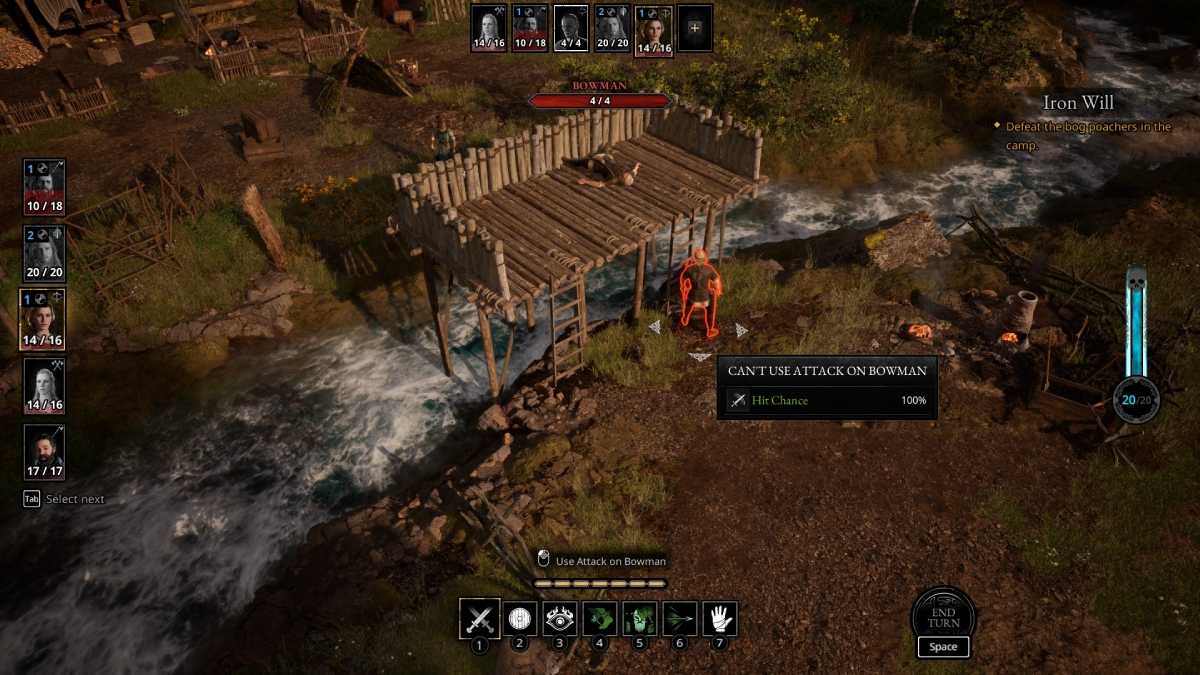This screenshot has width=1200, height=675.
Task: Select the 10/18 portrait in the turn order bar
Action: tap(530, 28)
